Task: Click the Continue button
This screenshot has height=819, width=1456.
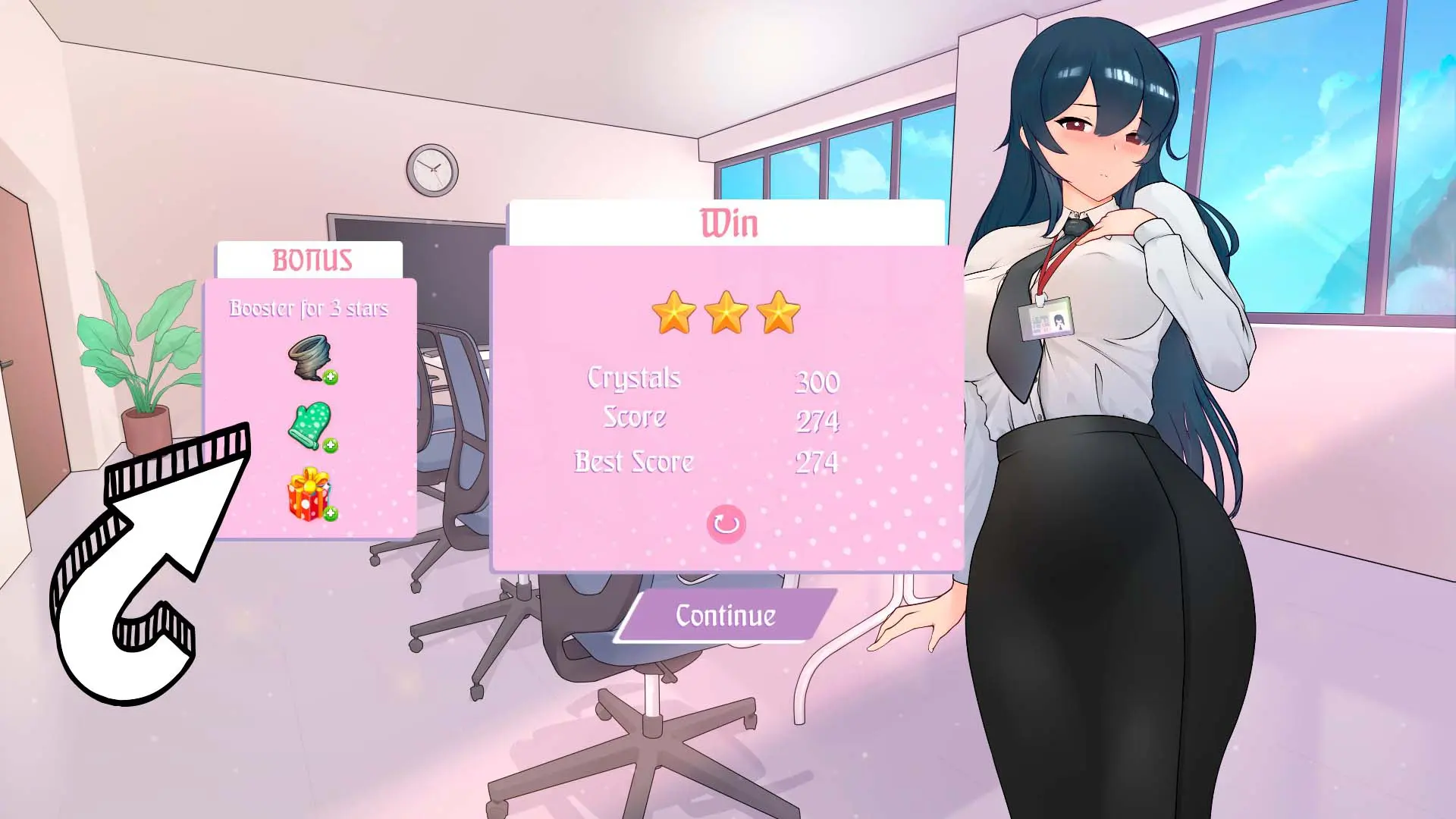Action: coord(726,616)
